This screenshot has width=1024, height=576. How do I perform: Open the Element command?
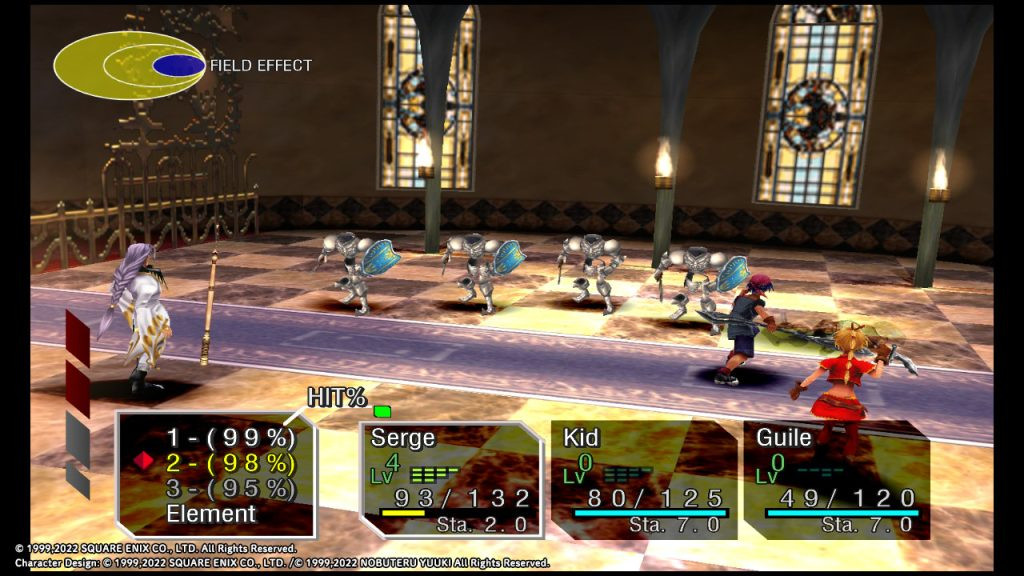[211, 514]
